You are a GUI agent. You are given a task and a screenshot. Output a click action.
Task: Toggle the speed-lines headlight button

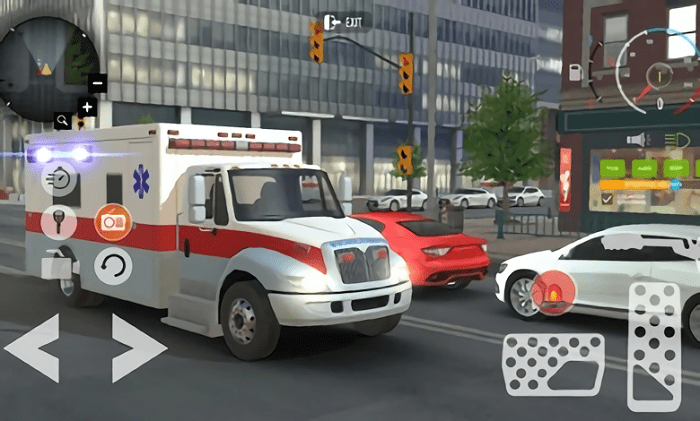click(60, 179)
